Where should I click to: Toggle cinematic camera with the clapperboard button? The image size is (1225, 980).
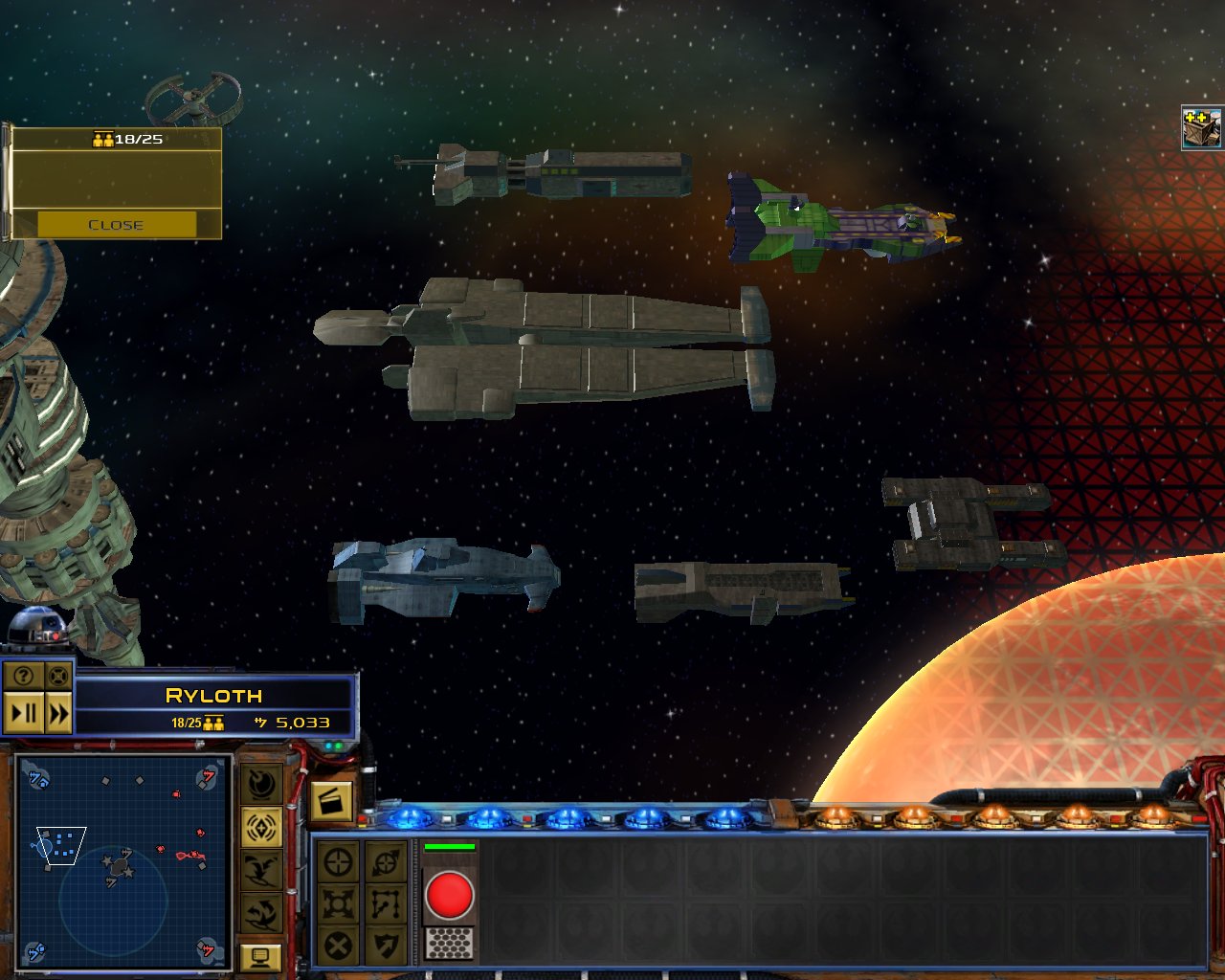pyautogui.click(x=331, y=801)
